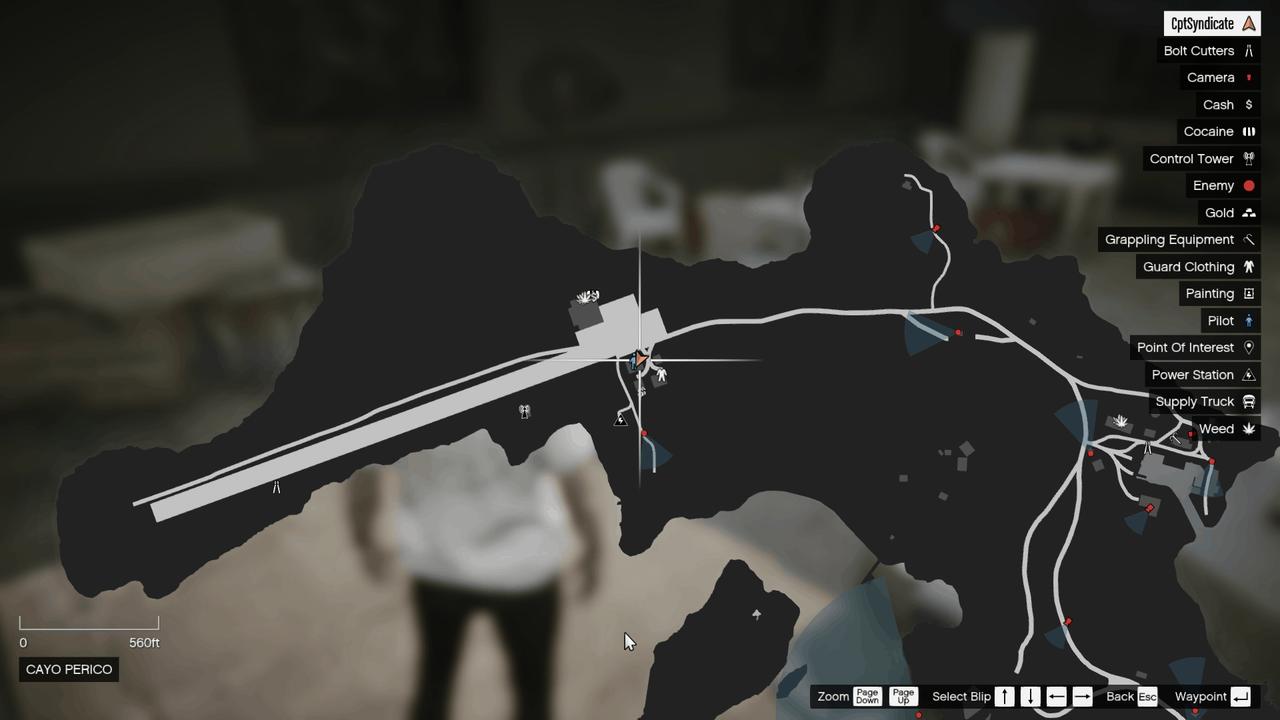1280x720 pixels.
Task: Click the CAYO PERICO map label
Action: [68, 669]
